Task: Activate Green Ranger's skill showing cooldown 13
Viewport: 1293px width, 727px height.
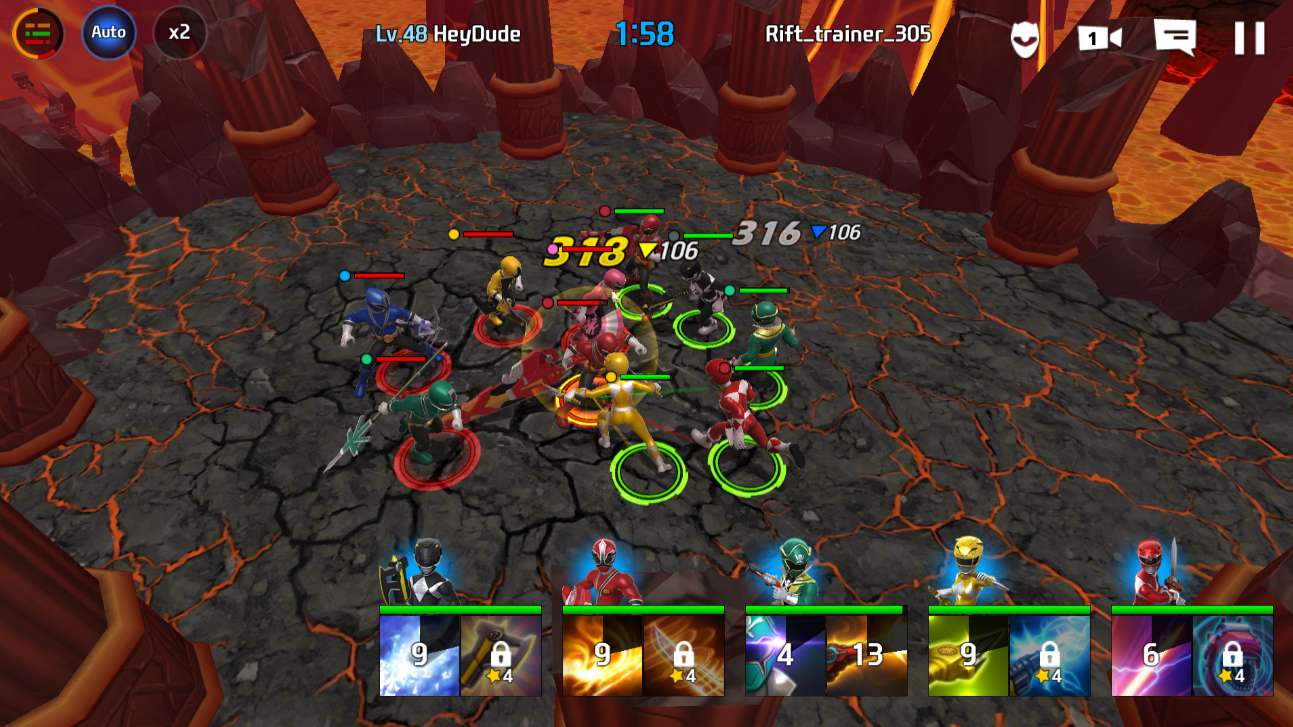Action: [x=867, y=655]
